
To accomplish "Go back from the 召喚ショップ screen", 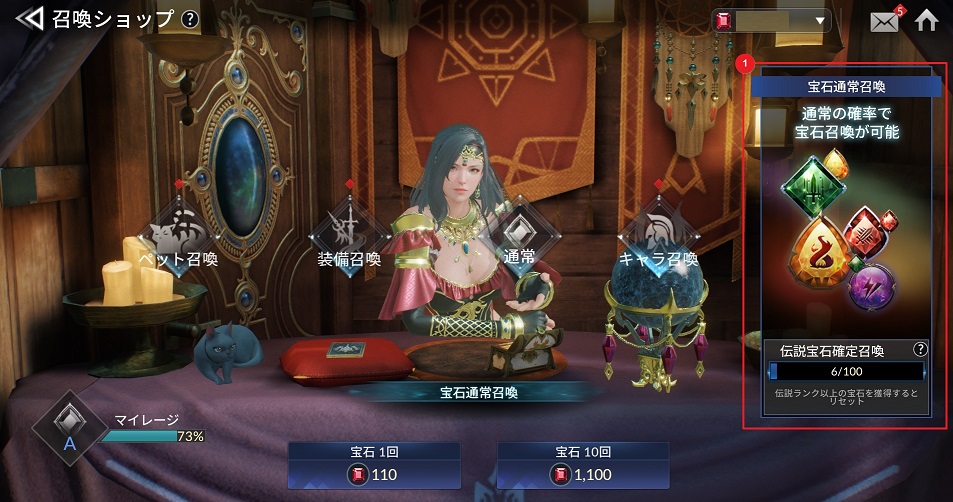I will [29, 19].
